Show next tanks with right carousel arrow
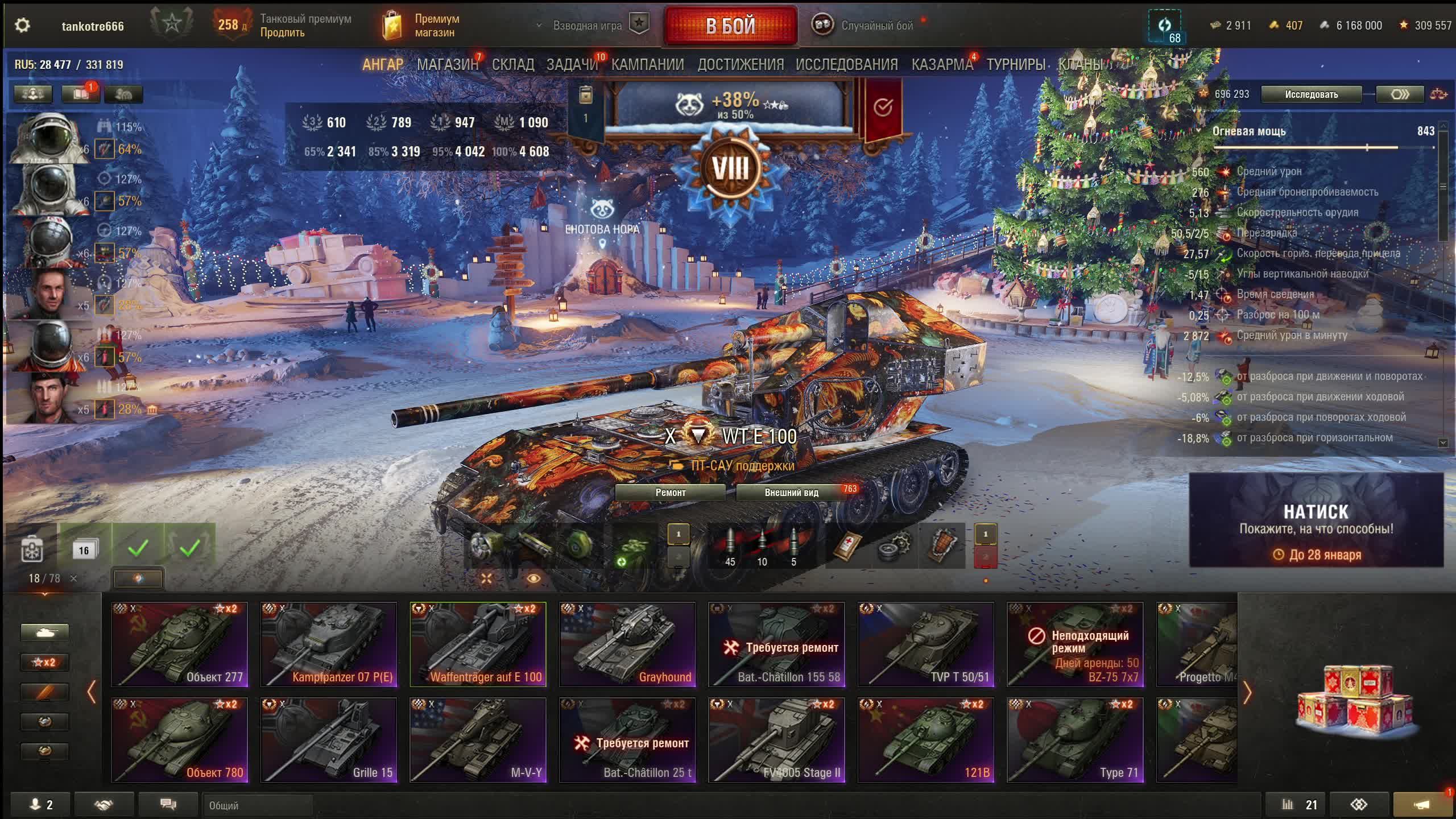The image size is (1456, 819). point(1247,692)
